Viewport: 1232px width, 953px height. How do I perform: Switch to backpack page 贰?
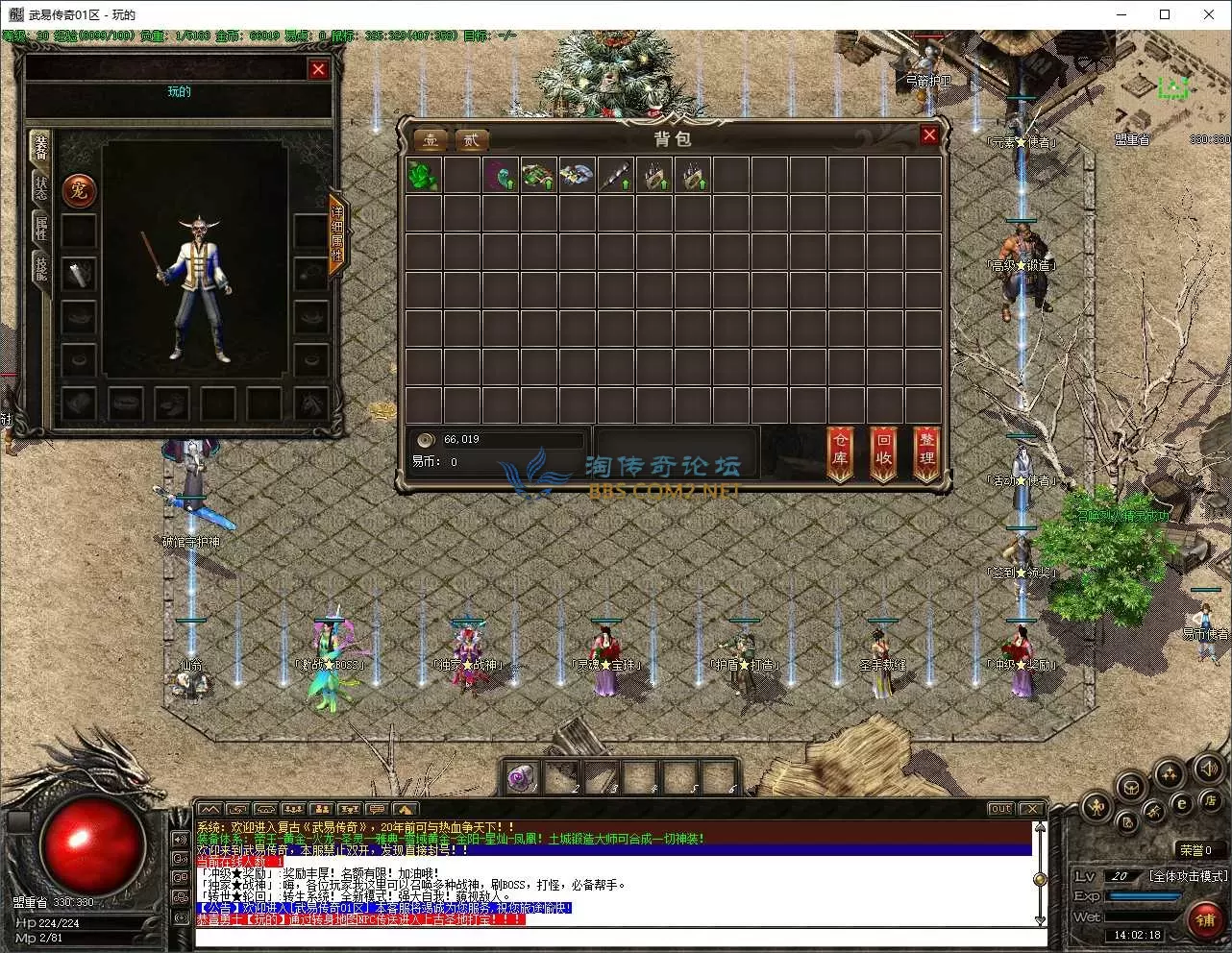point(472,140)
